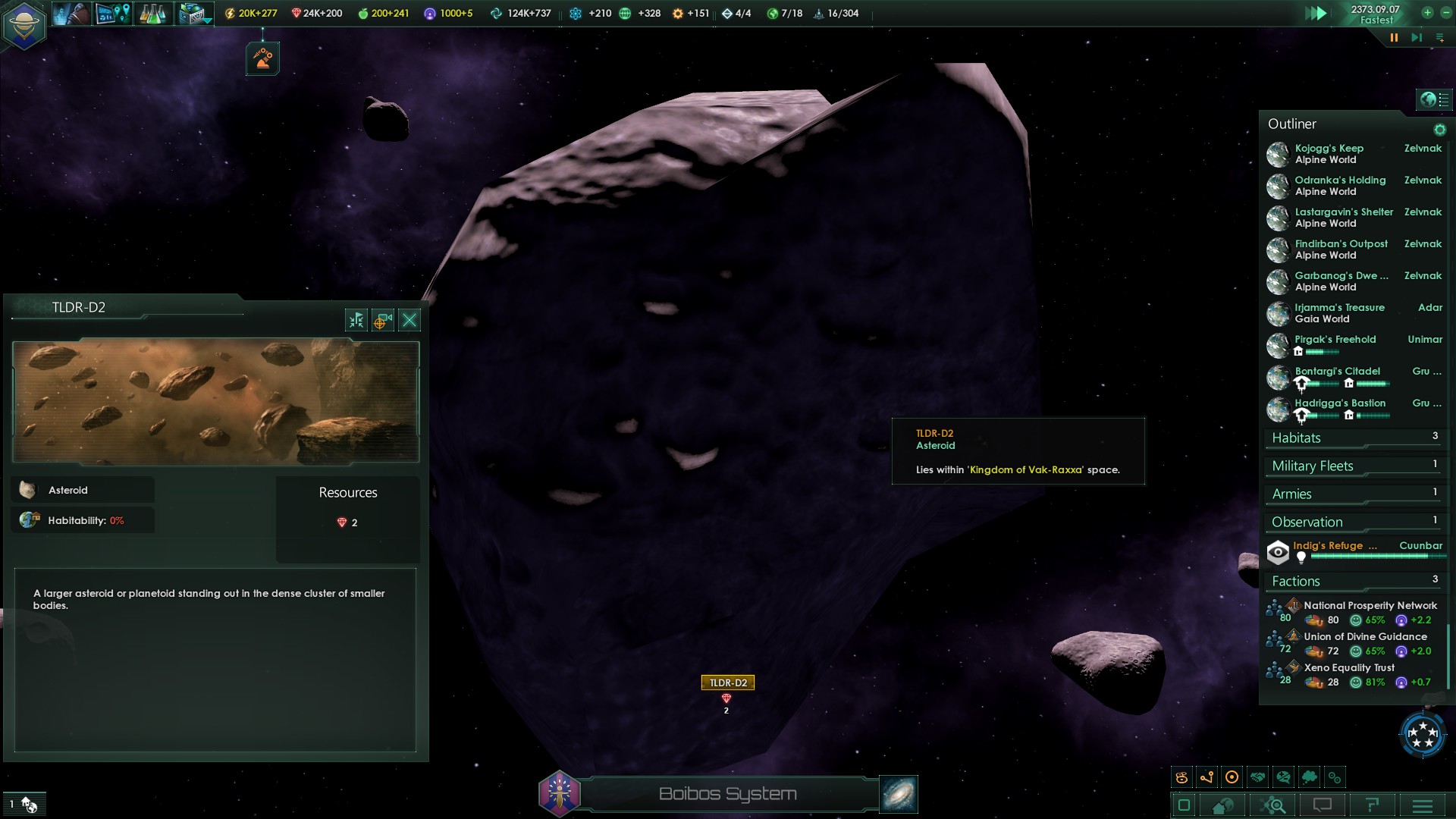Click the orange robotic arm notification
This screenshot has height=819, width=1456.
tap(262, 58)
